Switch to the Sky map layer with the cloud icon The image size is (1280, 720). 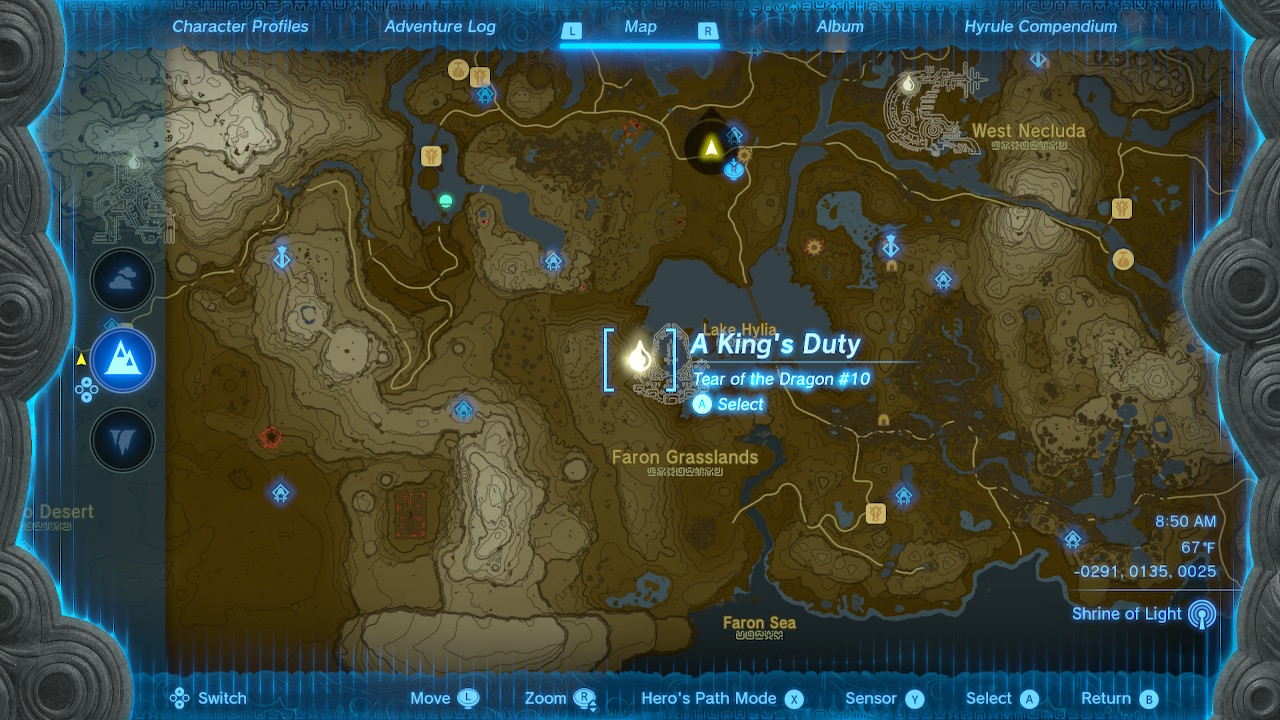point(122,280)
